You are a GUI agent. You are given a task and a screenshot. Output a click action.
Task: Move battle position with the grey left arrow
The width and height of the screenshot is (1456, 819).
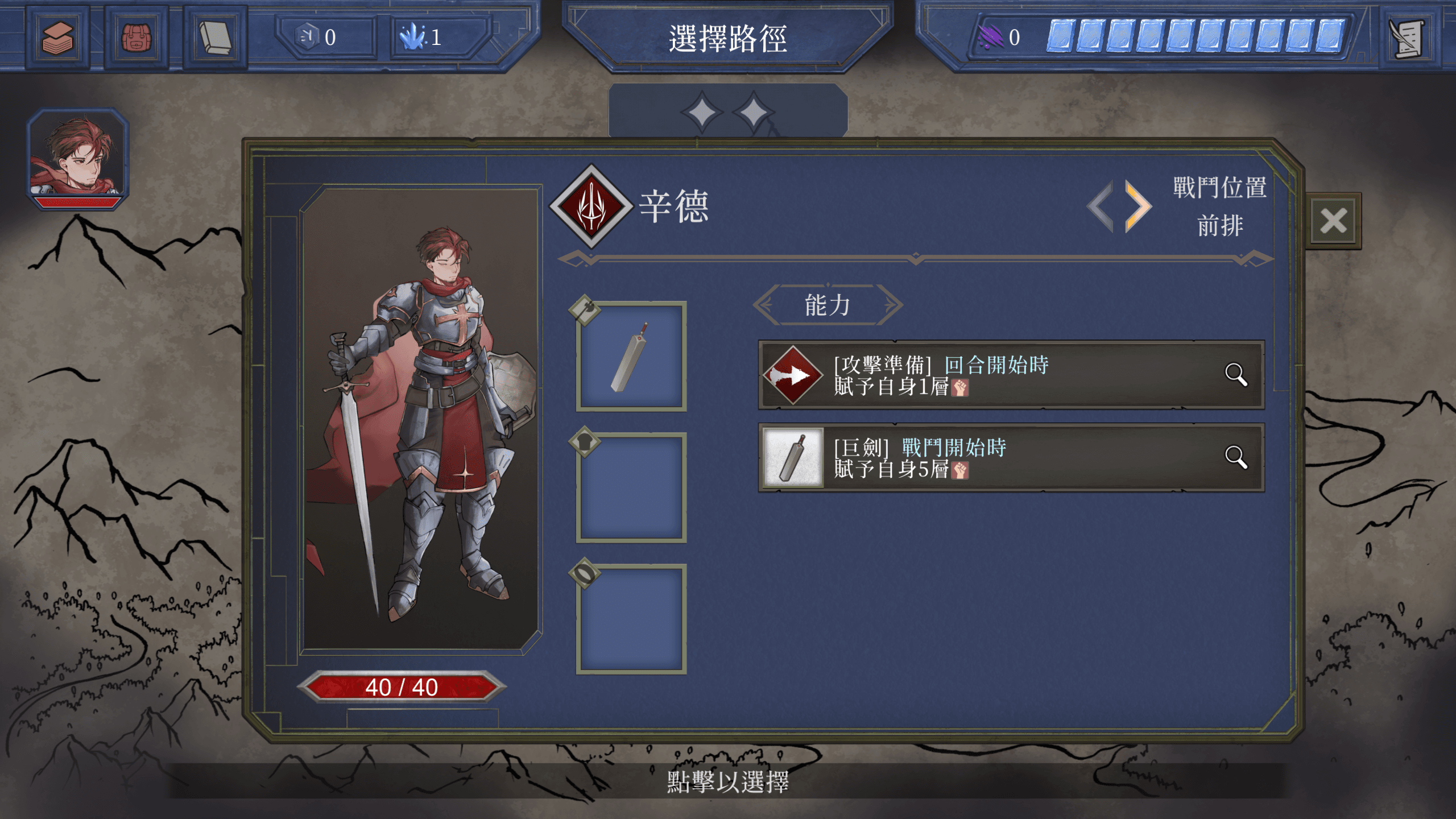coord(1101,206)
